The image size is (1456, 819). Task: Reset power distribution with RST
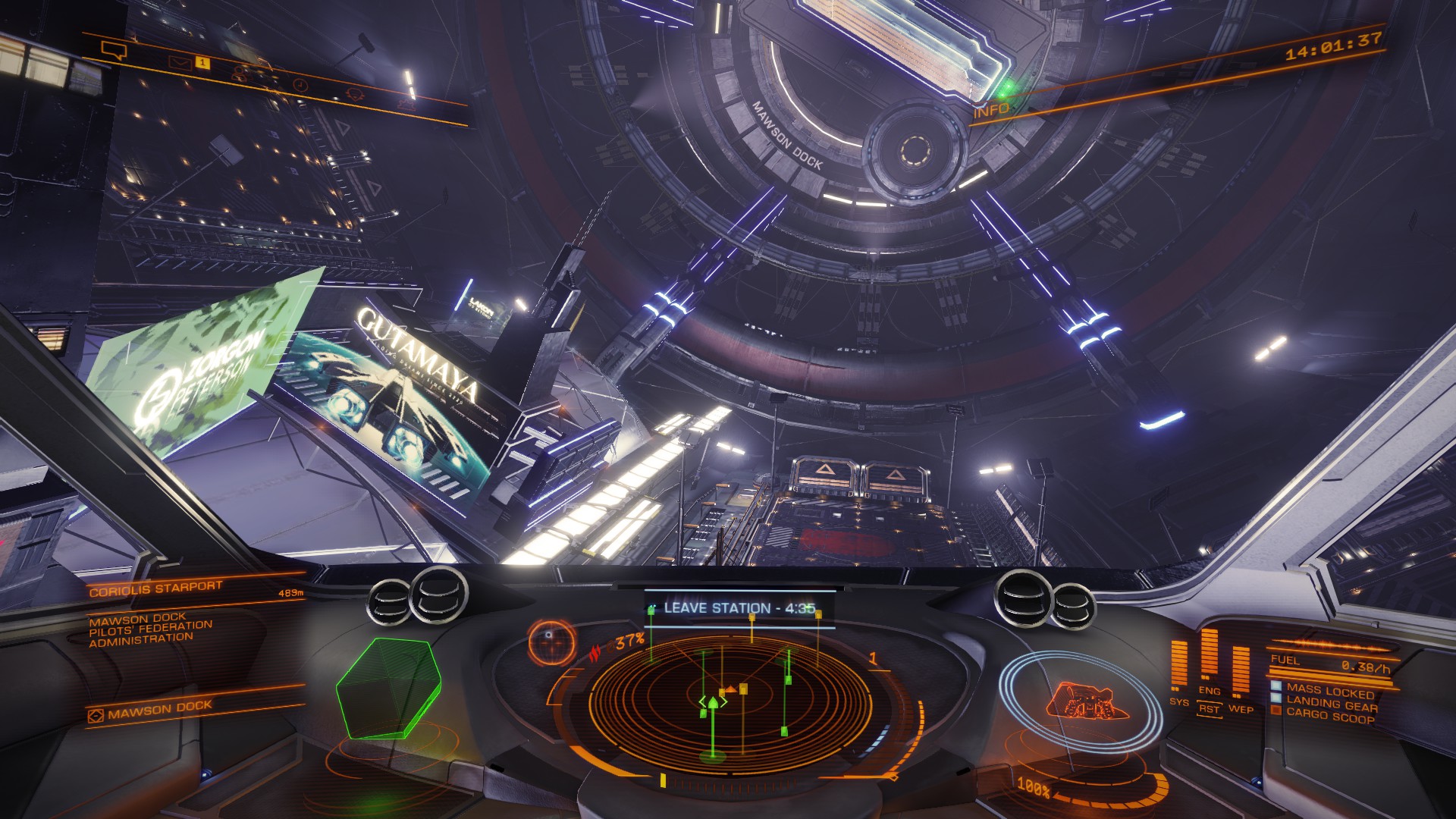point(1209,710)
